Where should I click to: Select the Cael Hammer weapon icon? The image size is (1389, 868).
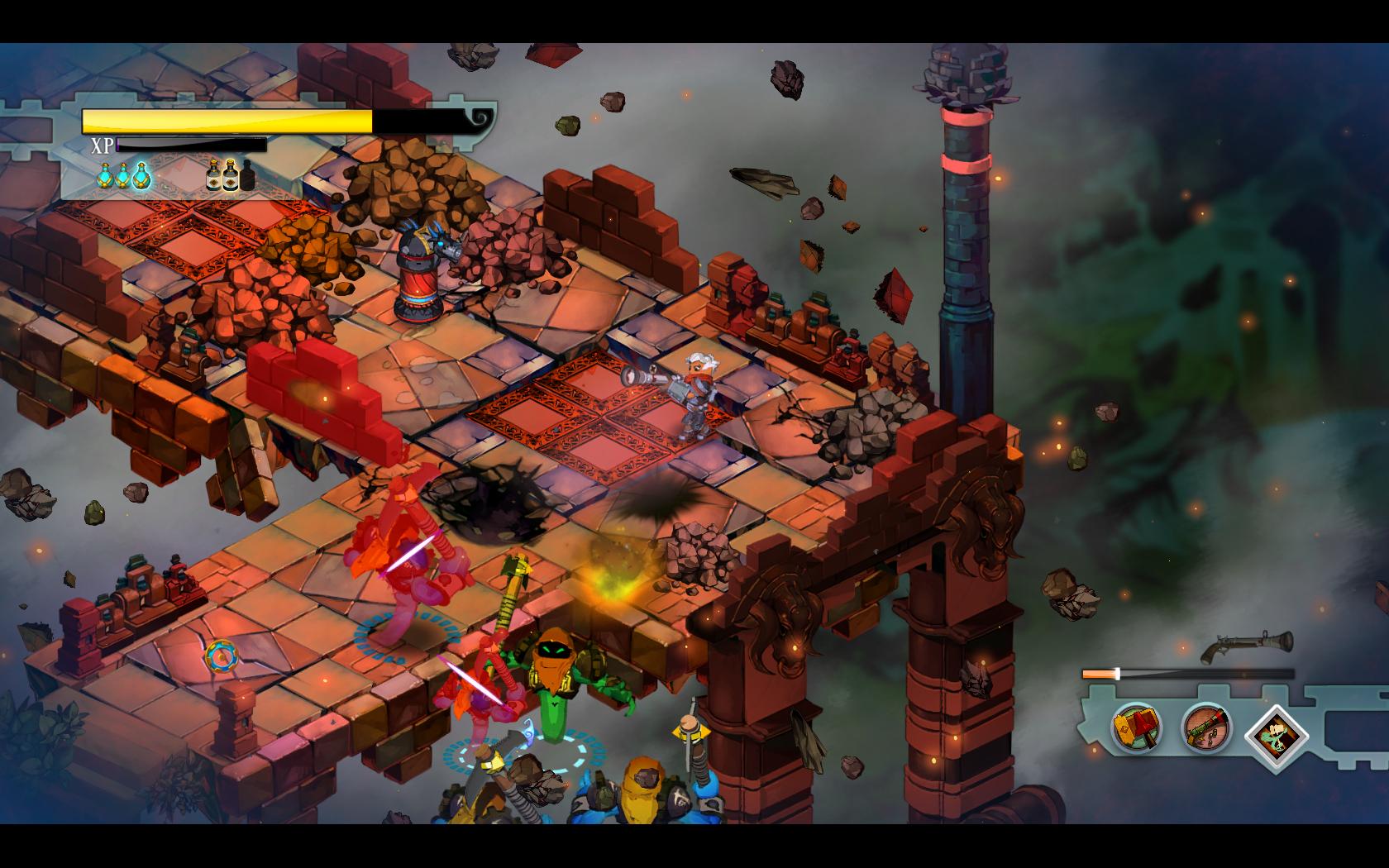[x=1137, y=727]
